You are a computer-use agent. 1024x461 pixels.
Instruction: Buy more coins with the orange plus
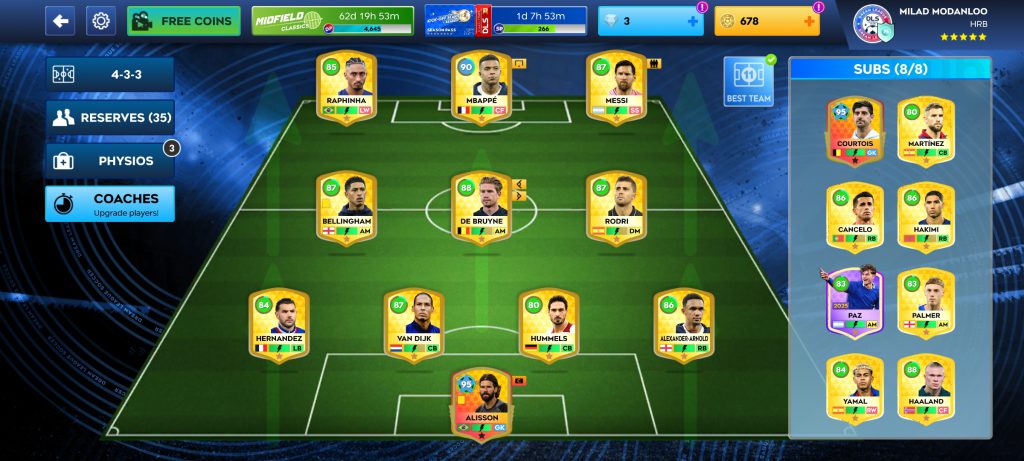coord(809,21)
